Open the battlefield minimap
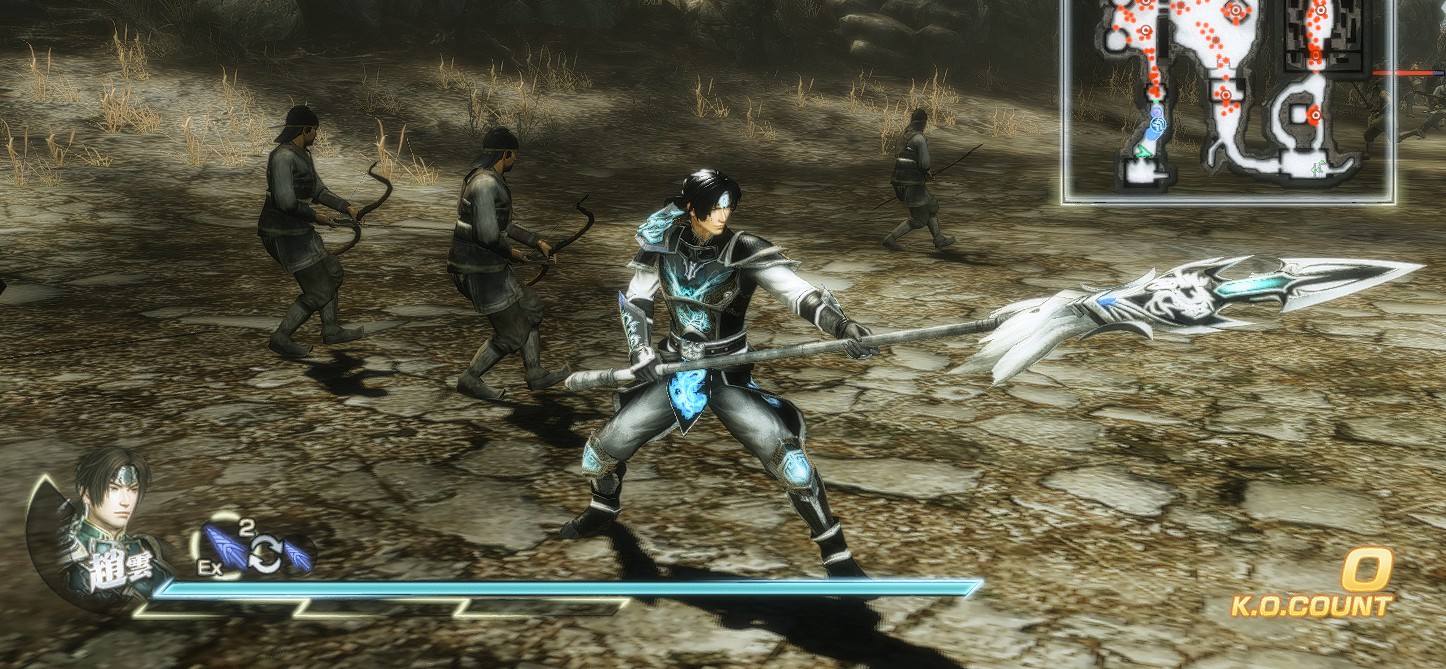The width and height of the screenshot is (1446, 669). (1228, 100)
